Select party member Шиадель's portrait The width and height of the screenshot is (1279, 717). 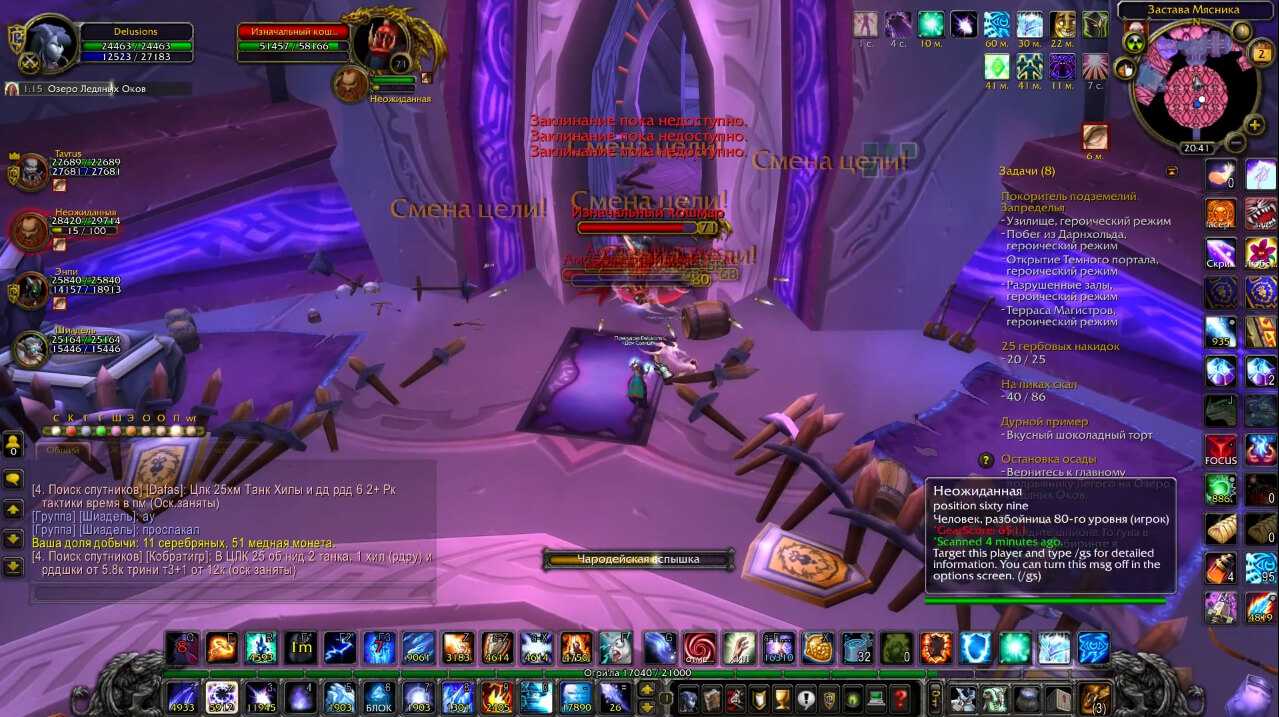(29, 348)
